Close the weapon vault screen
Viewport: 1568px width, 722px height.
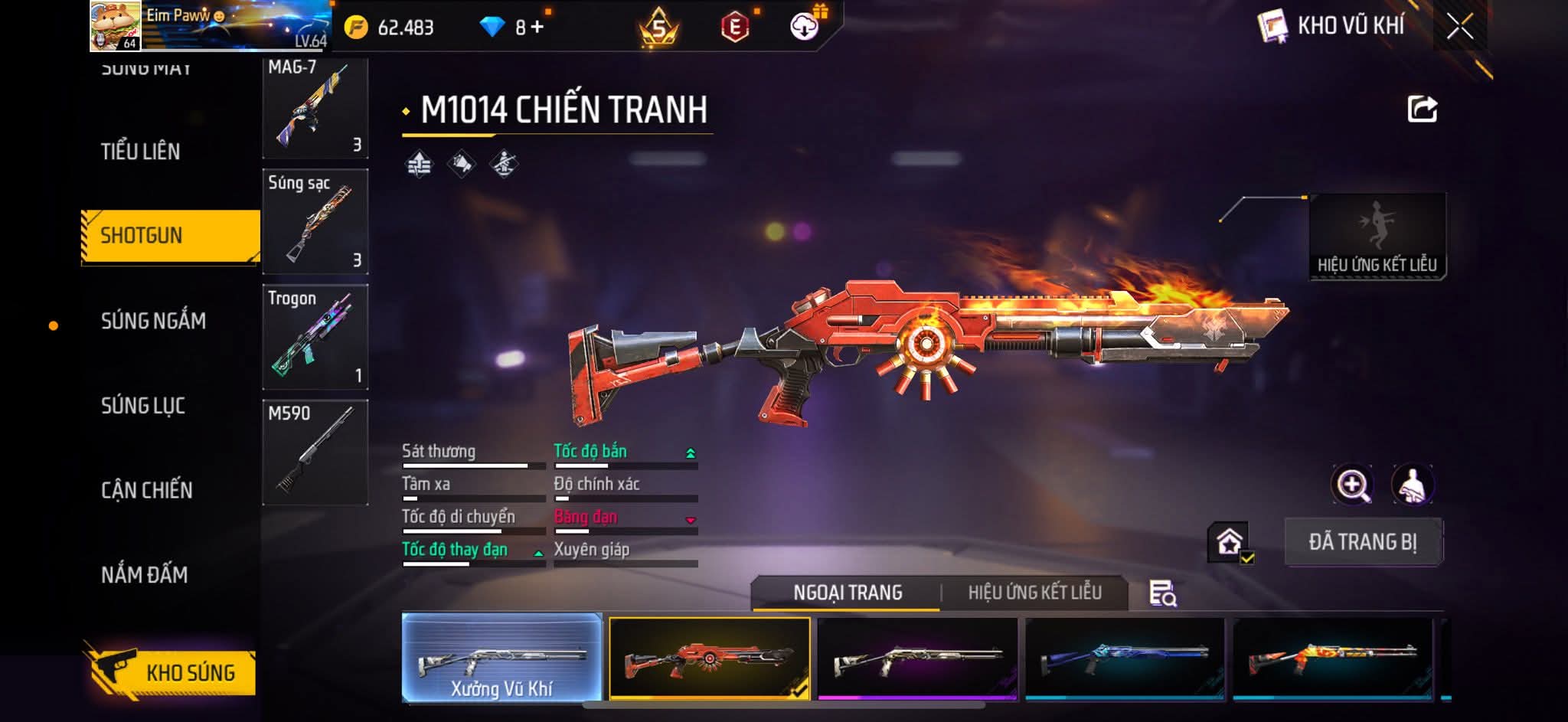(x=1459, y=27)
